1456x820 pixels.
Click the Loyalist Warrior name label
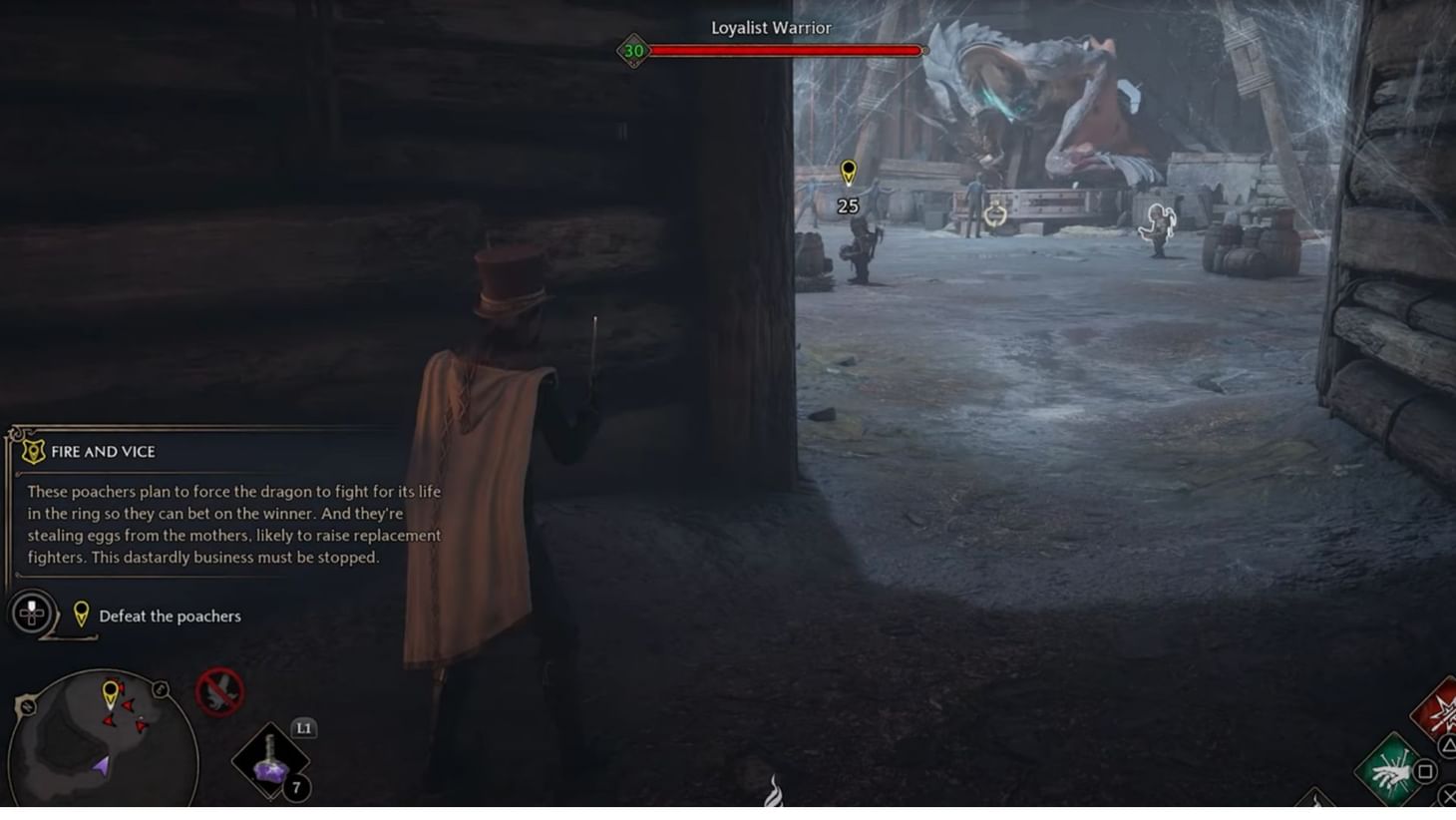point(770,28)
